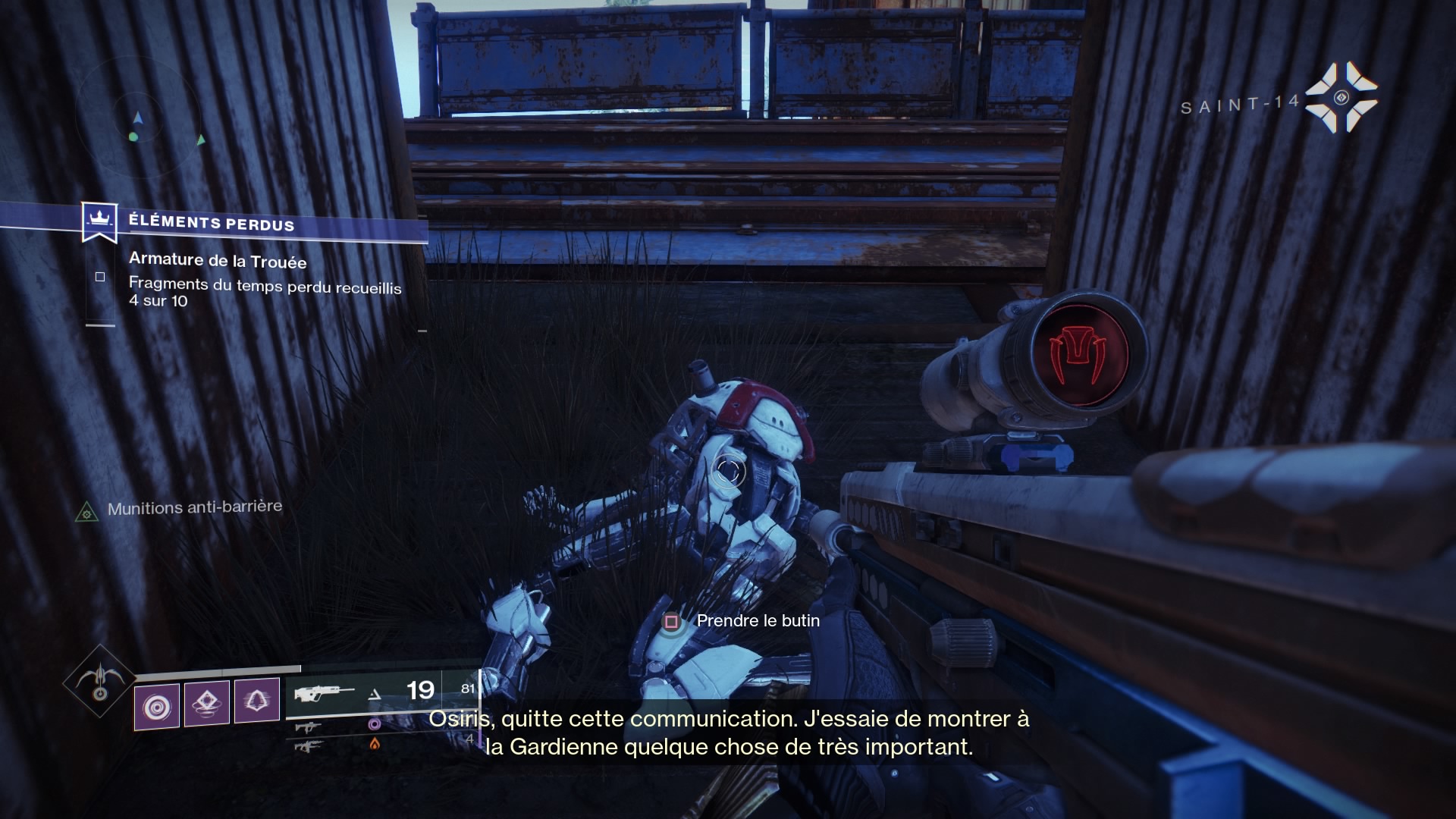The height and width of the screenshot is (819, 1456).
Task: Trigger the void melee ability icon
Action: (x=256, y=701)
